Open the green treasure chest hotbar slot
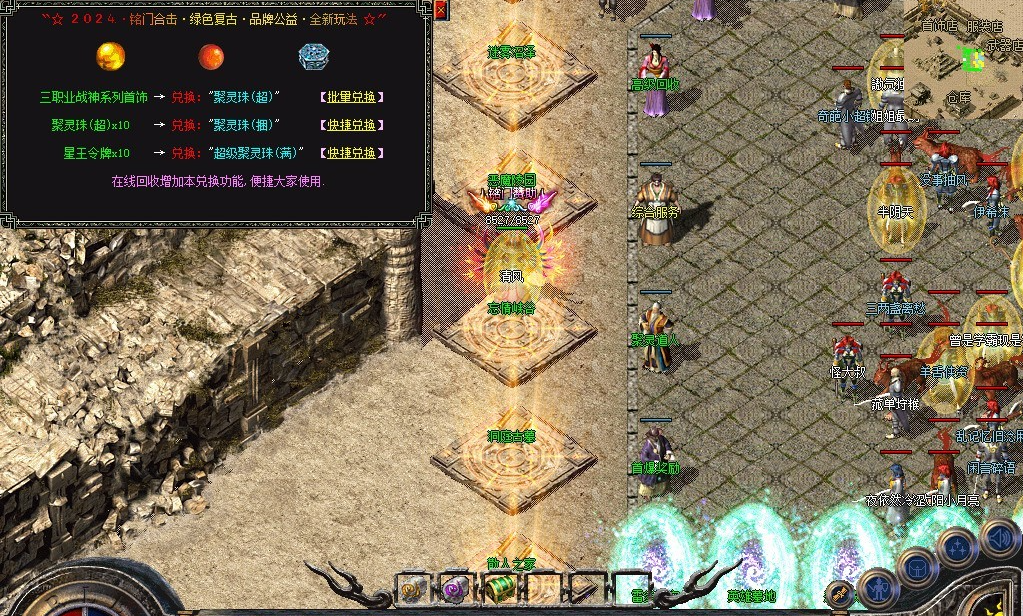The width and height of the screenshot is (1023, 616). 498,589
